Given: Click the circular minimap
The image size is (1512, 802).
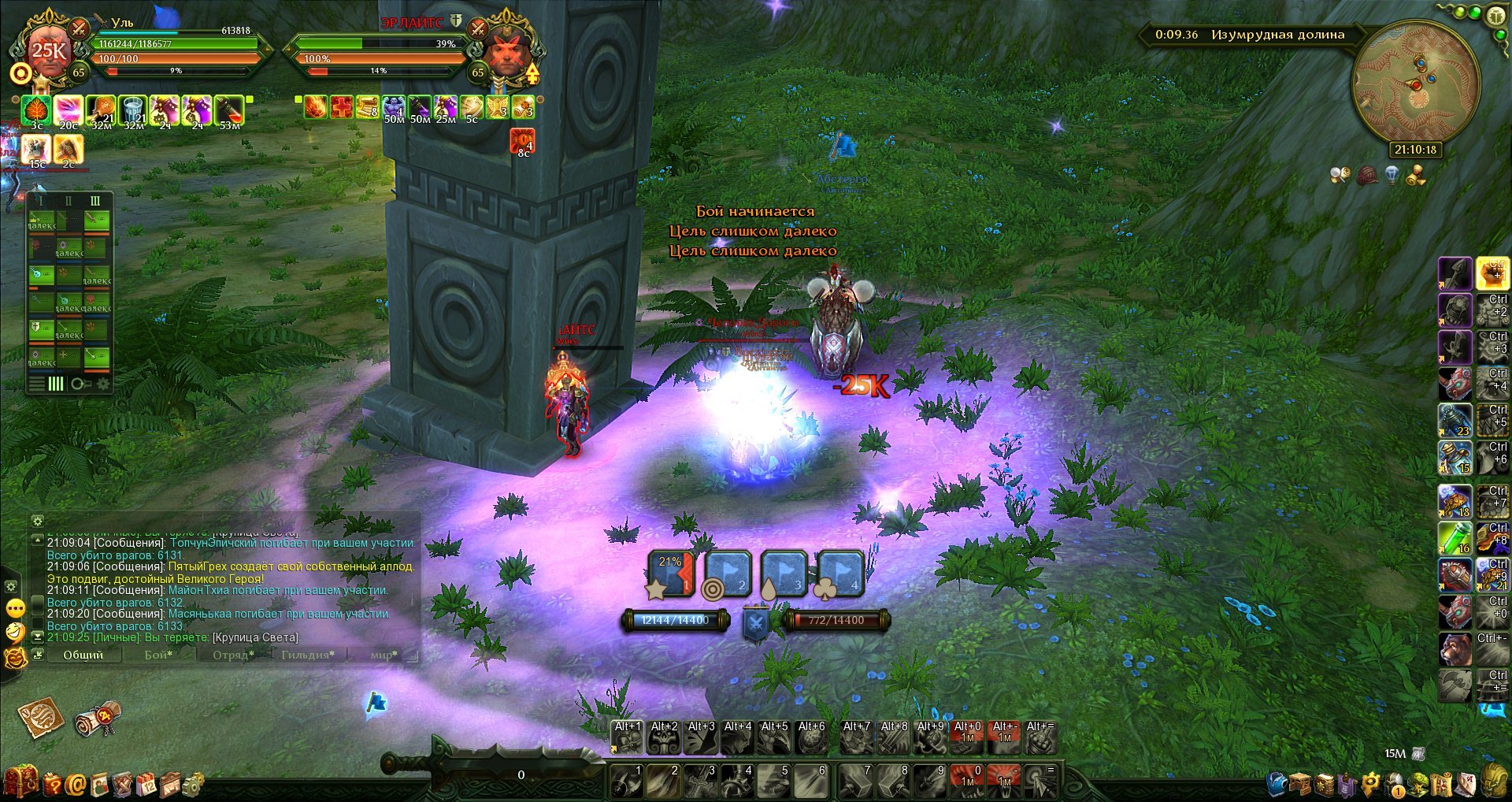Looking at the screenshot, I should [x=1416, y=84].
